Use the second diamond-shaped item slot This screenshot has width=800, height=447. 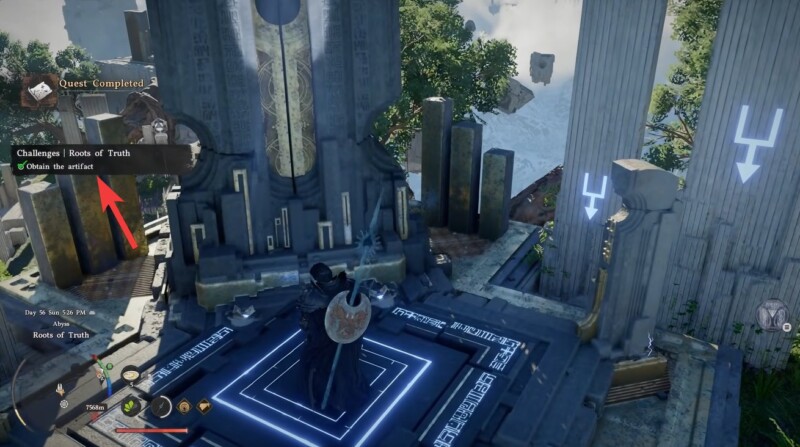[x=204, y=405]
